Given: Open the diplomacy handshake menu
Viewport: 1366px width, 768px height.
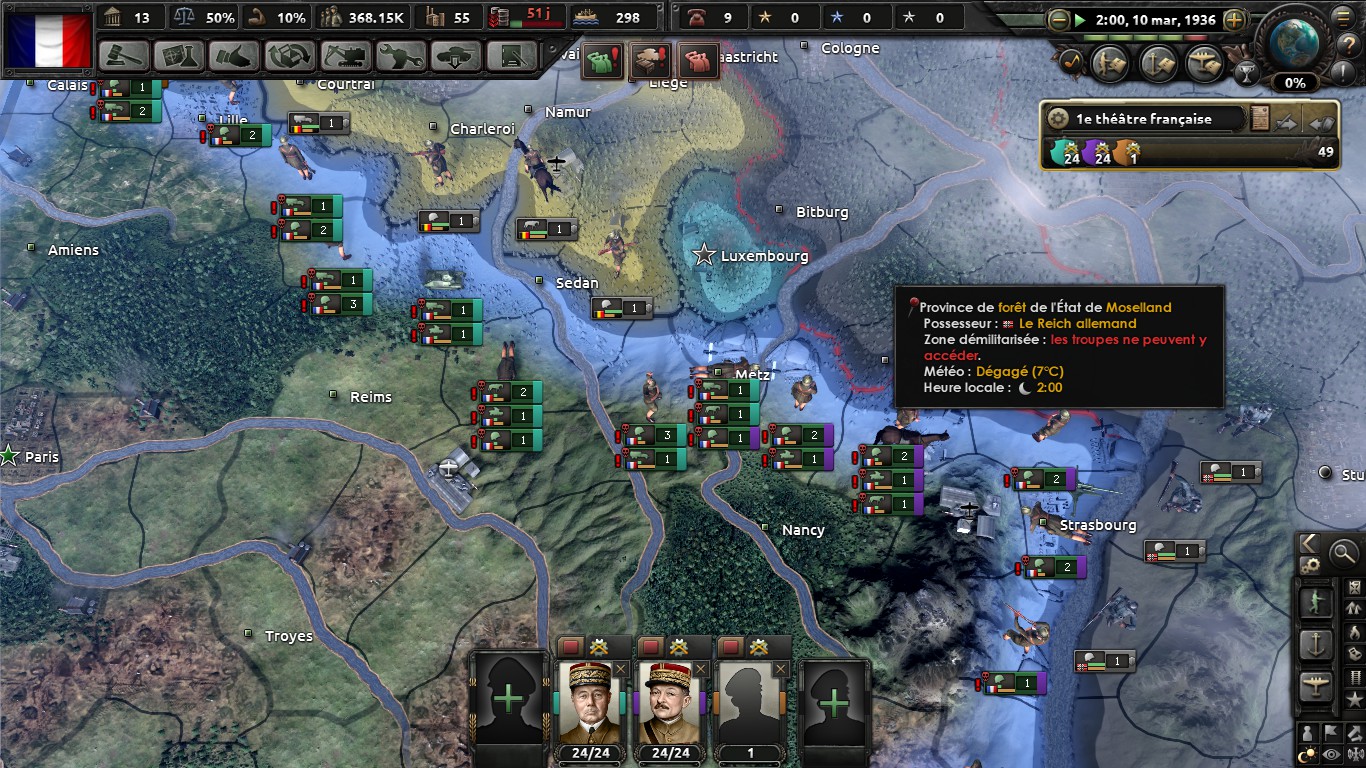Looking at the screenshot, I should click(x=234, y=56).
